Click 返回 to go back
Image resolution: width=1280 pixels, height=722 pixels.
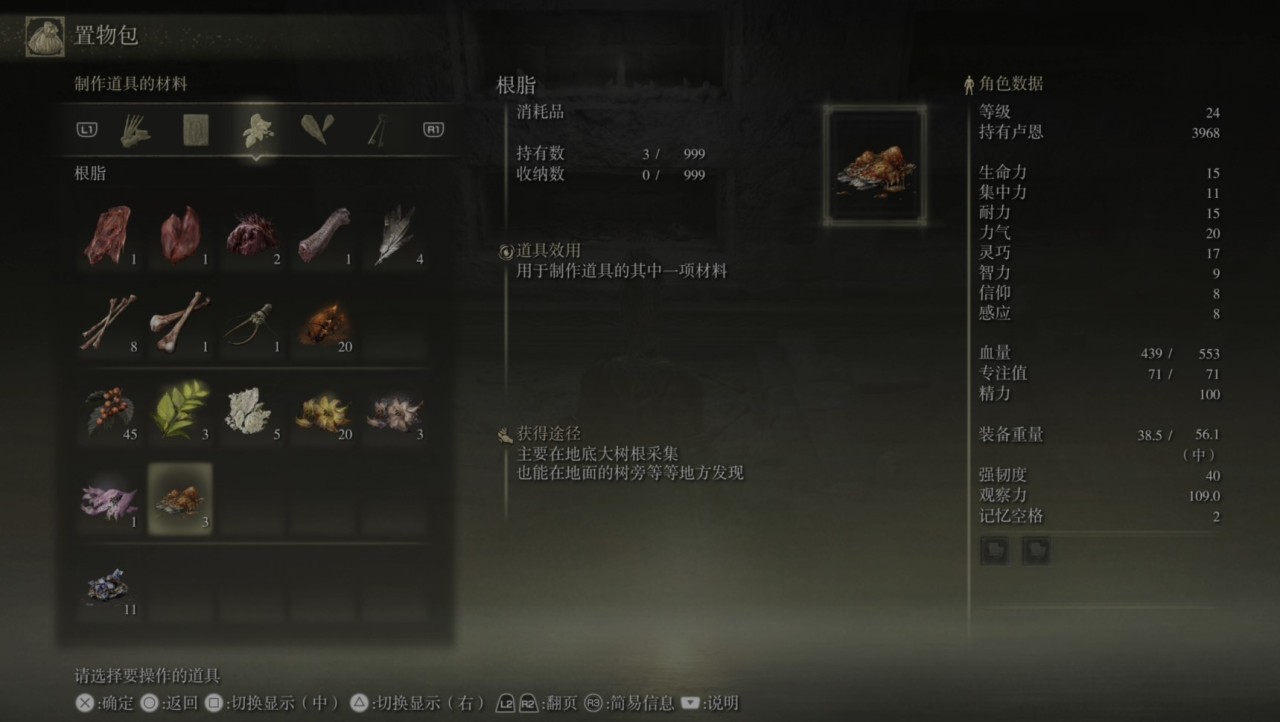[x=172, y=703]
